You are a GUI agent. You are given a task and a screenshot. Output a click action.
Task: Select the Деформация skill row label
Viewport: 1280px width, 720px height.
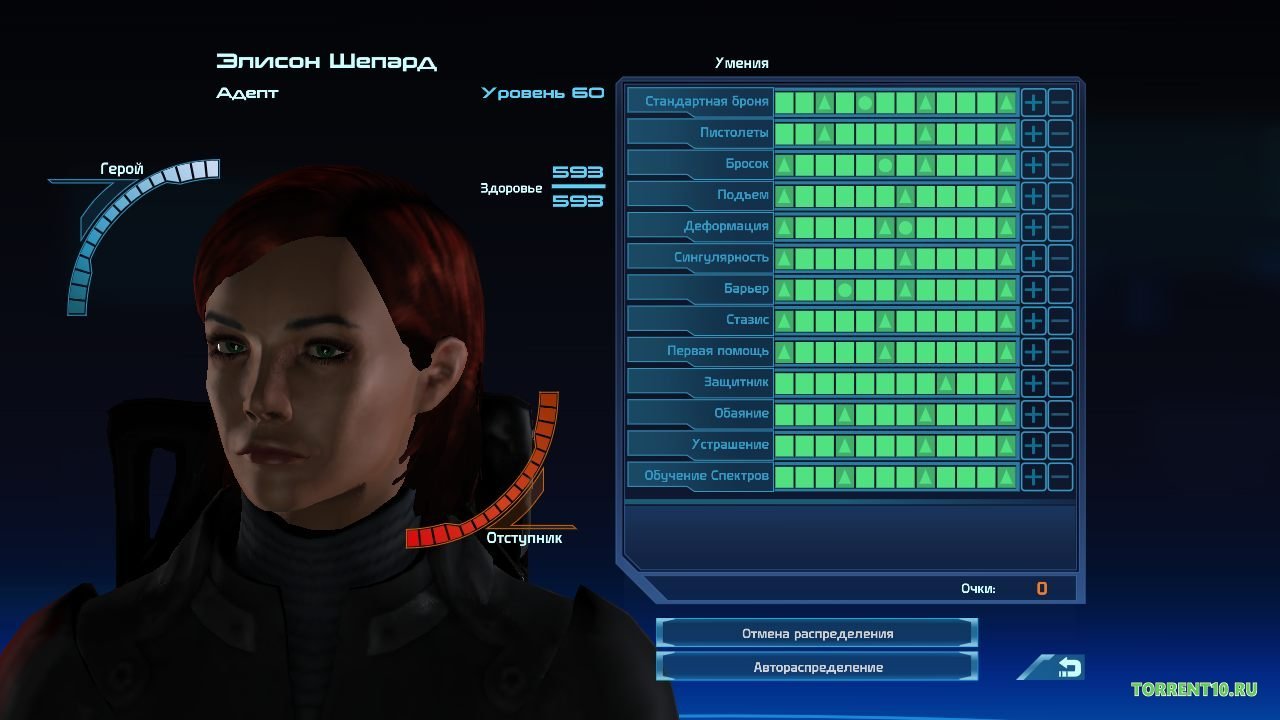tap(726, 226)
